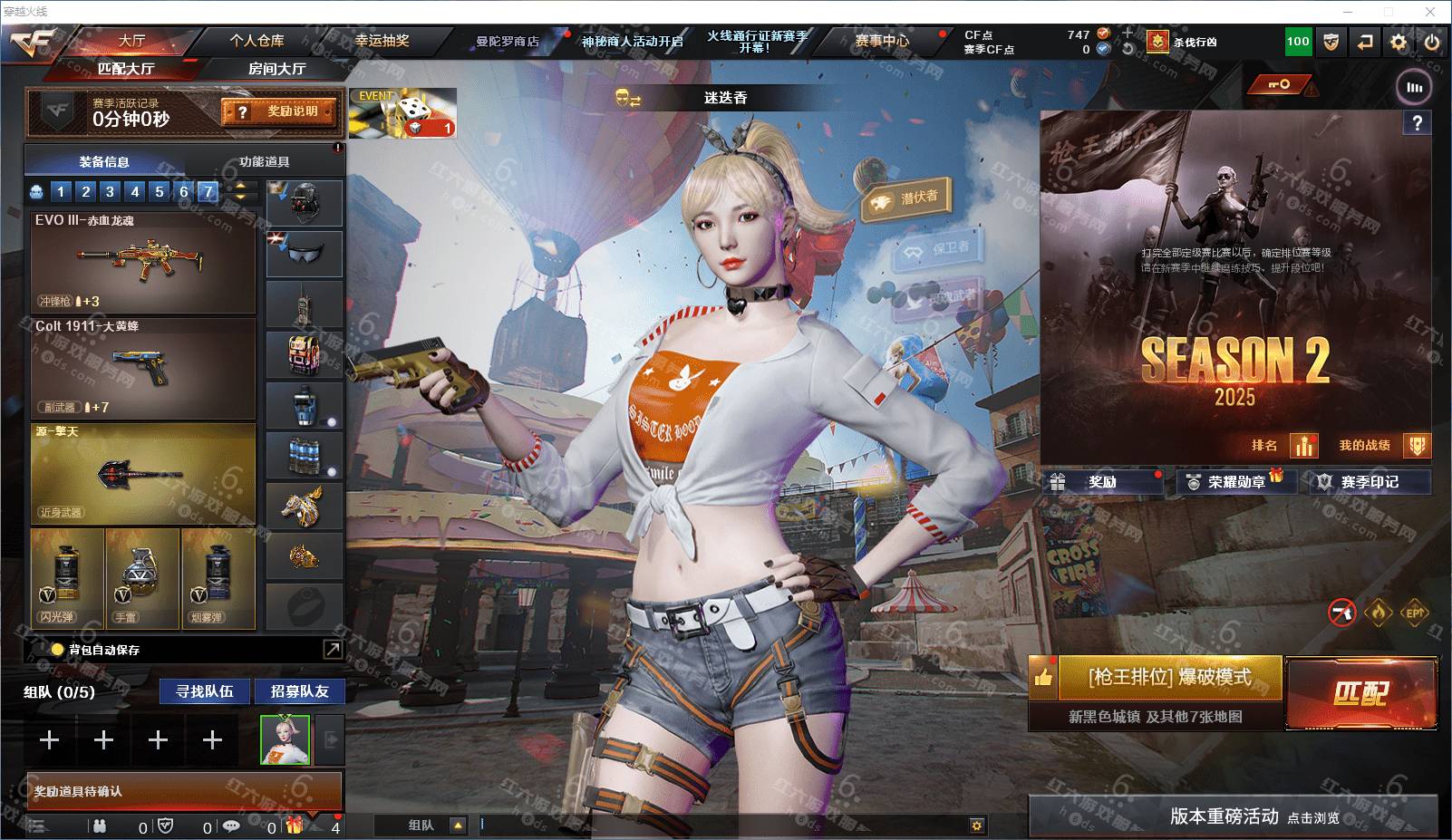
Task: Open the gear settings icon
Action: [x=1399, y=42]
